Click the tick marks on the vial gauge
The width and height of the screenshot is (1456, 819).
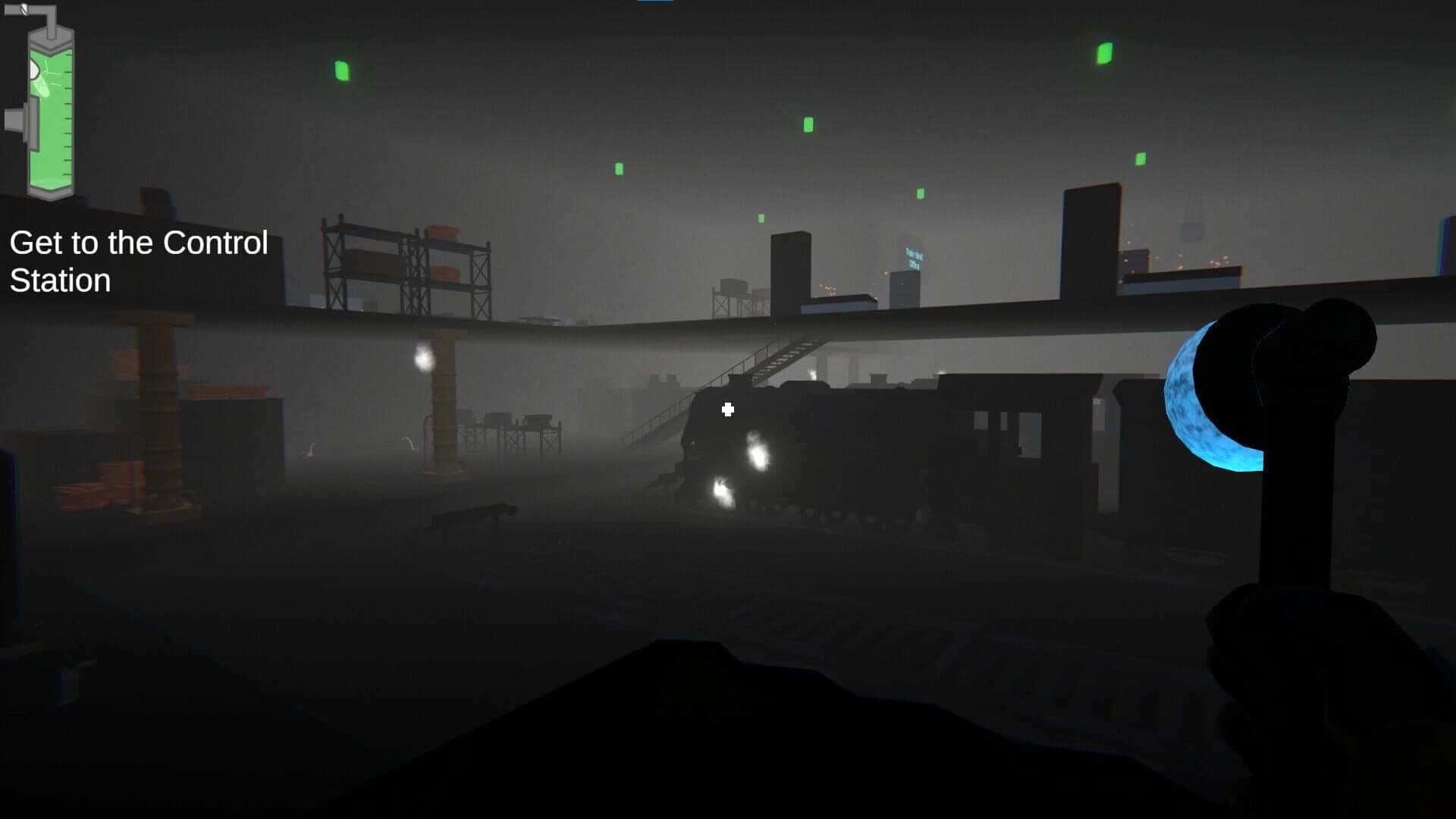tap(67, 114)
